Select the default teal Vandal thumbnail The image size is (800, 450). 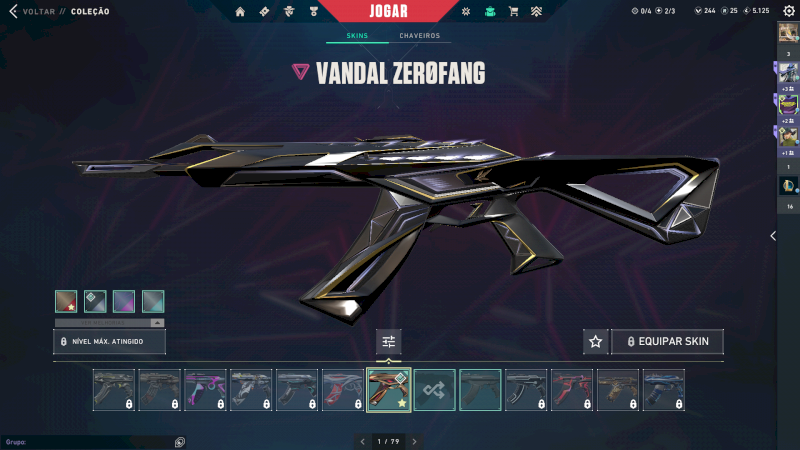(480, 390)
